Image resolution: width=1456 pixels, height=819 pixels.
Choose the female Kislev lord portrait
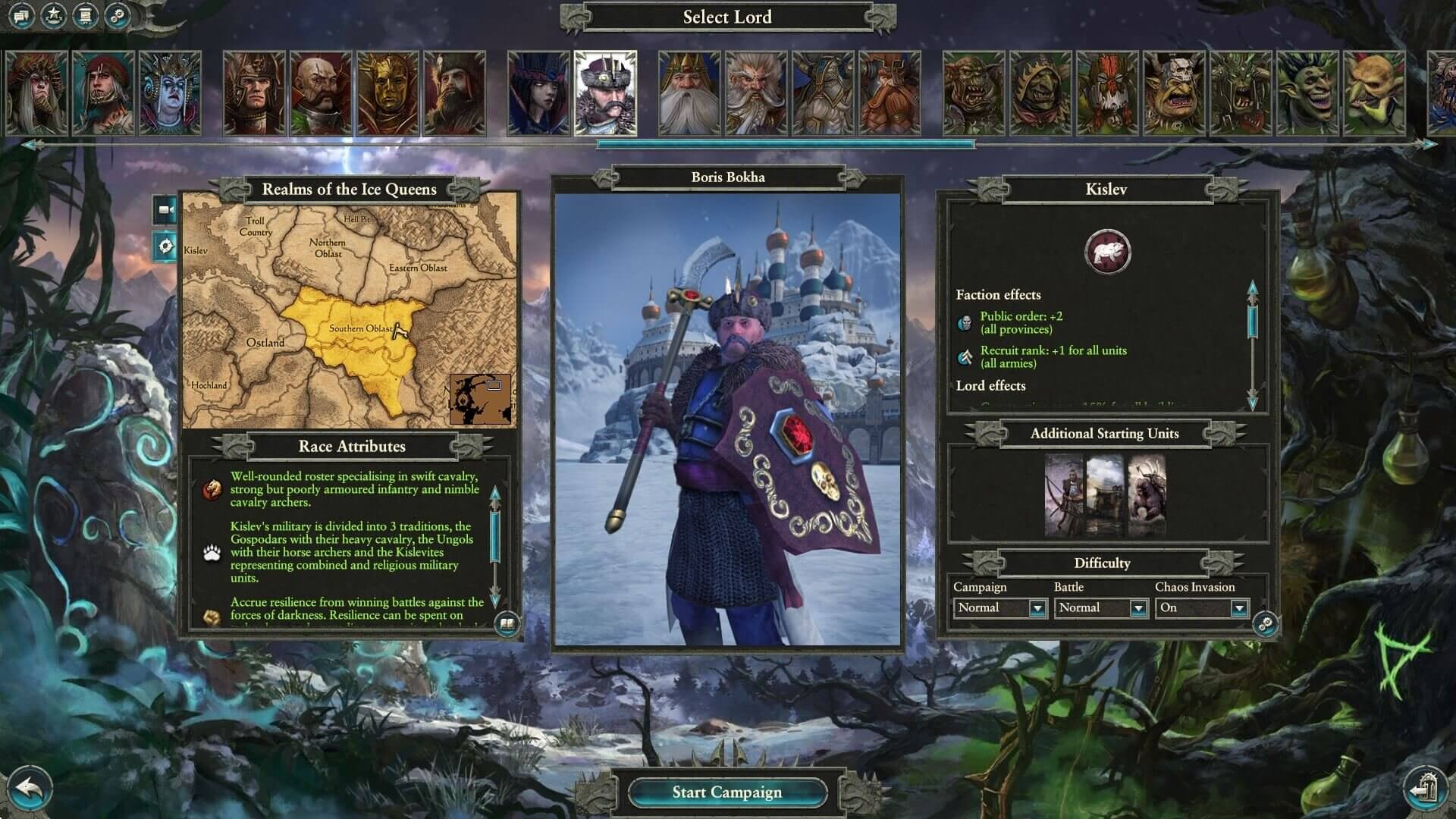tap(538, 93)
